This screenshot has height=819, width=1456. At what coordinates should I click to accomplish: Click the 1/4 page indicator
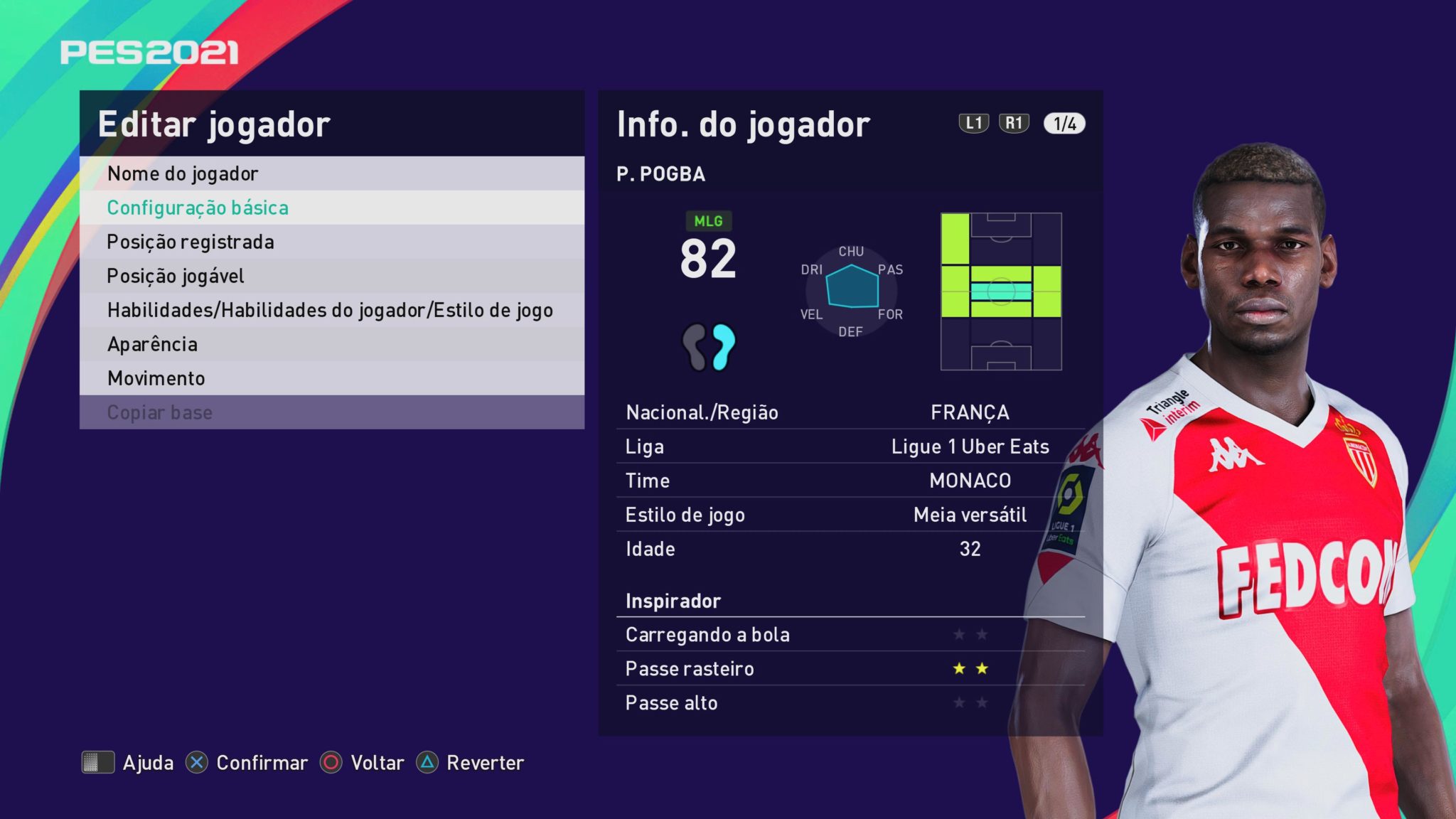point(1064,124)
